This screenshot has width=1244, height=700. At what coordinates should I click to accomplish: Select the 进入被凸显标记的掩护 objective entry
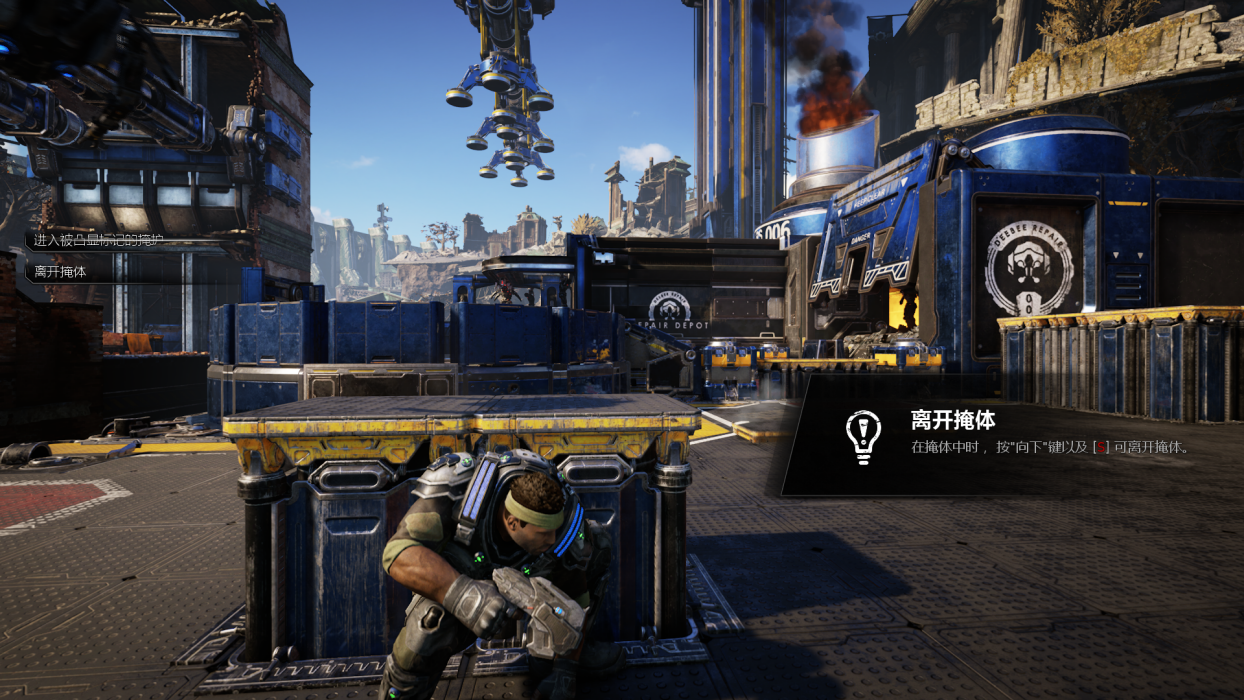[98, 240]
